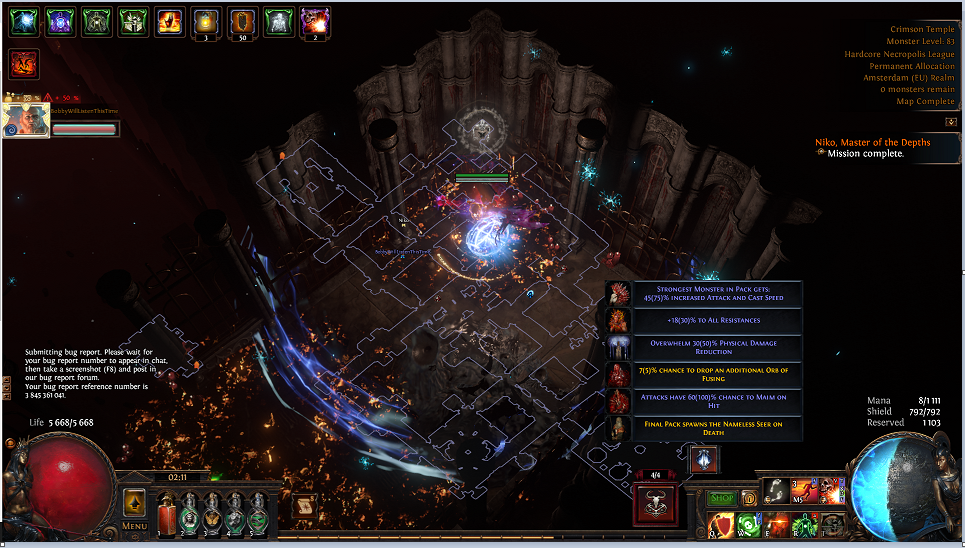
Task: Click the Niko, Master of the Depths tracker
Action: point(873,142)
